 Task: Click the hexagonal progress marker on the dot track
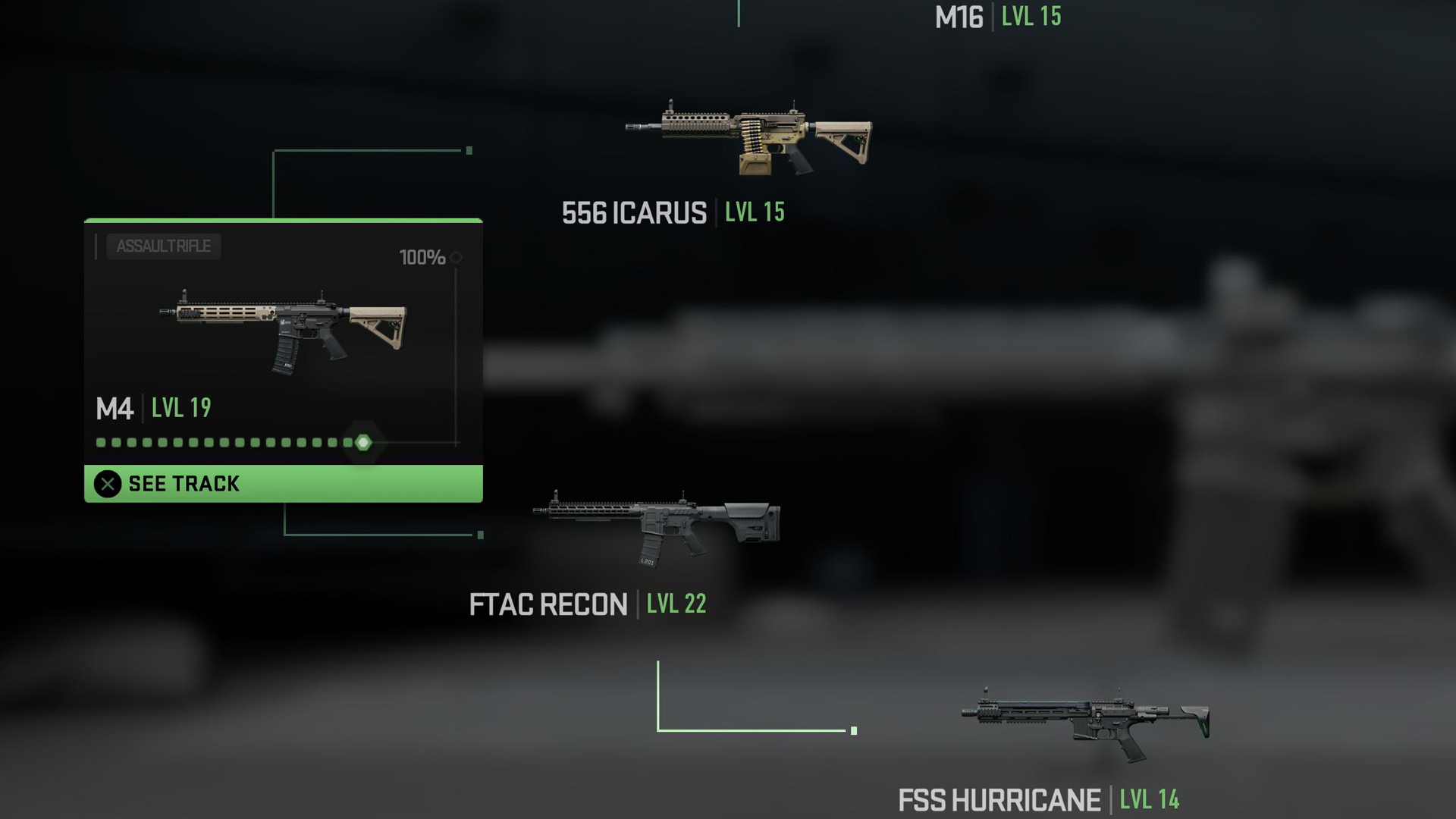tap(362, 441)
